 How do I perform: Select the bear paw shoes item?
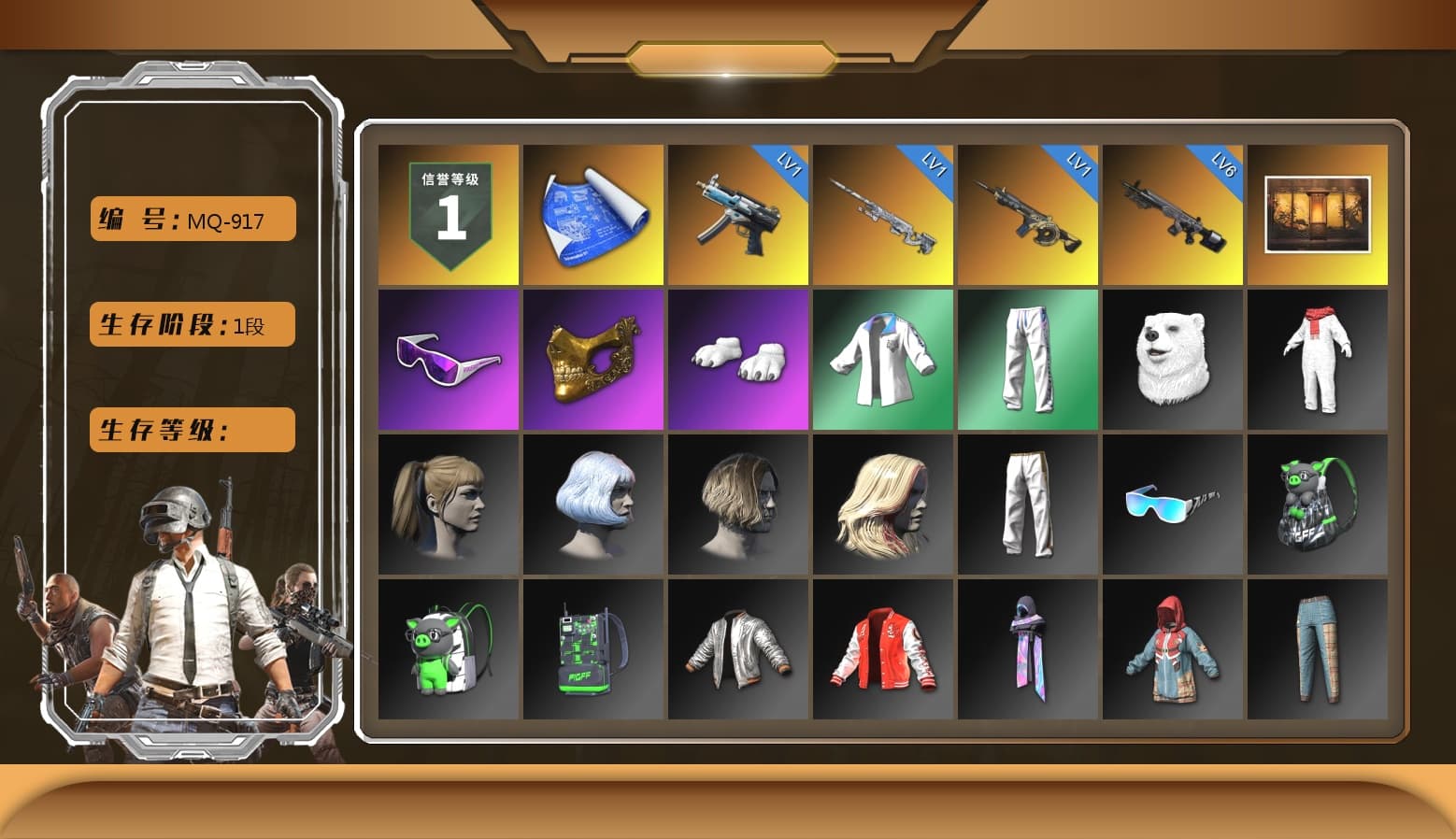pyautogui.click(x=737, y=360)
